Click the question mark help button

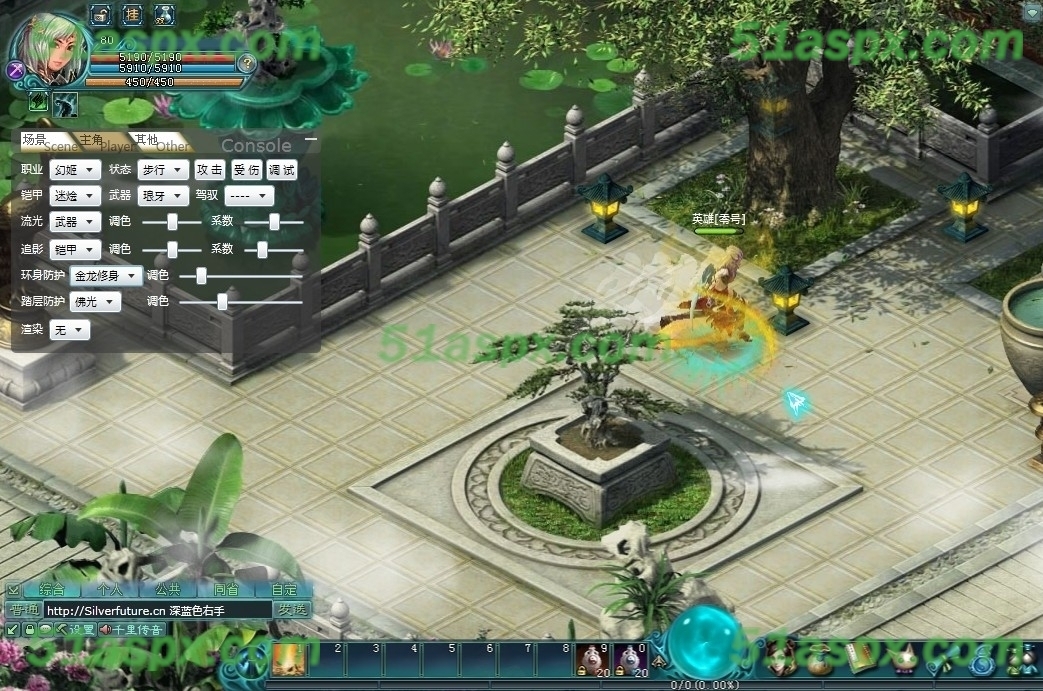[x=247, y=63]
